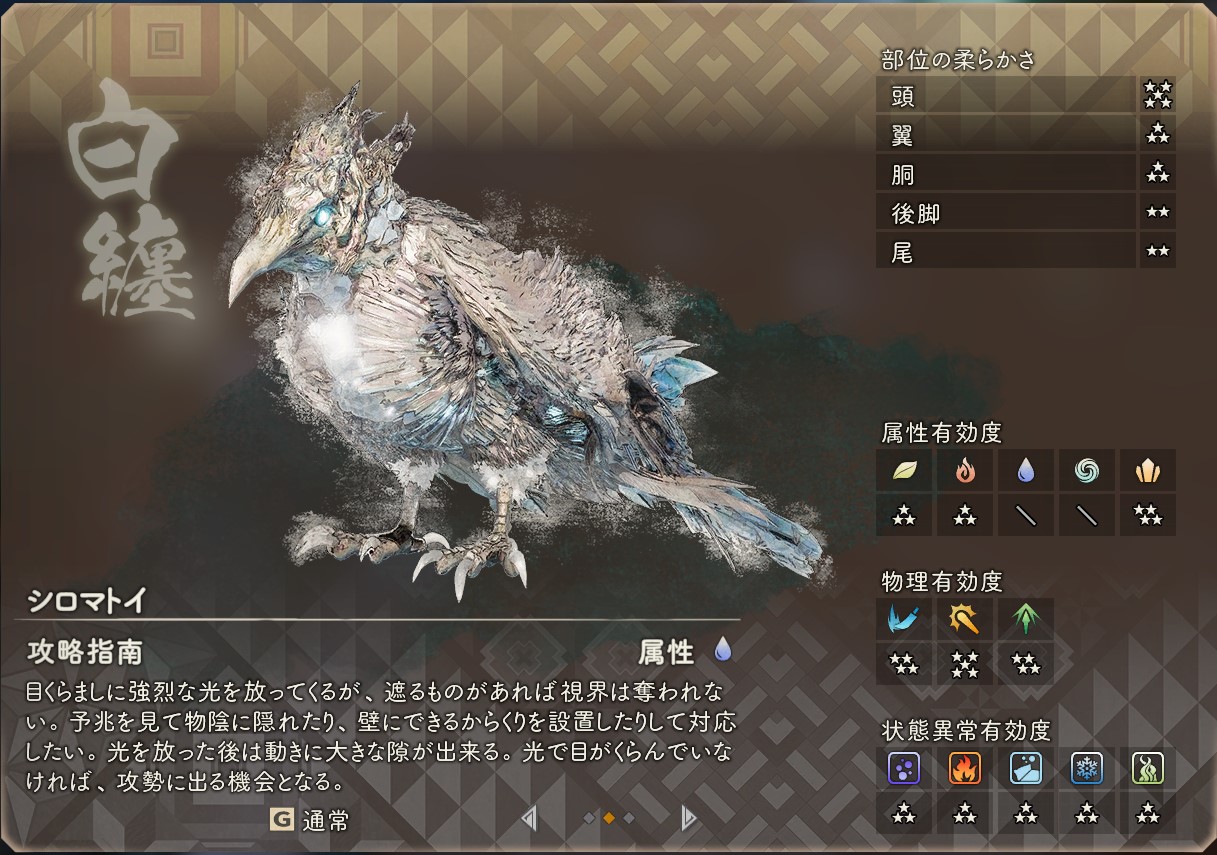Click the earth crystal element icon
The image size is (1217, 855).
(1147, 470)
